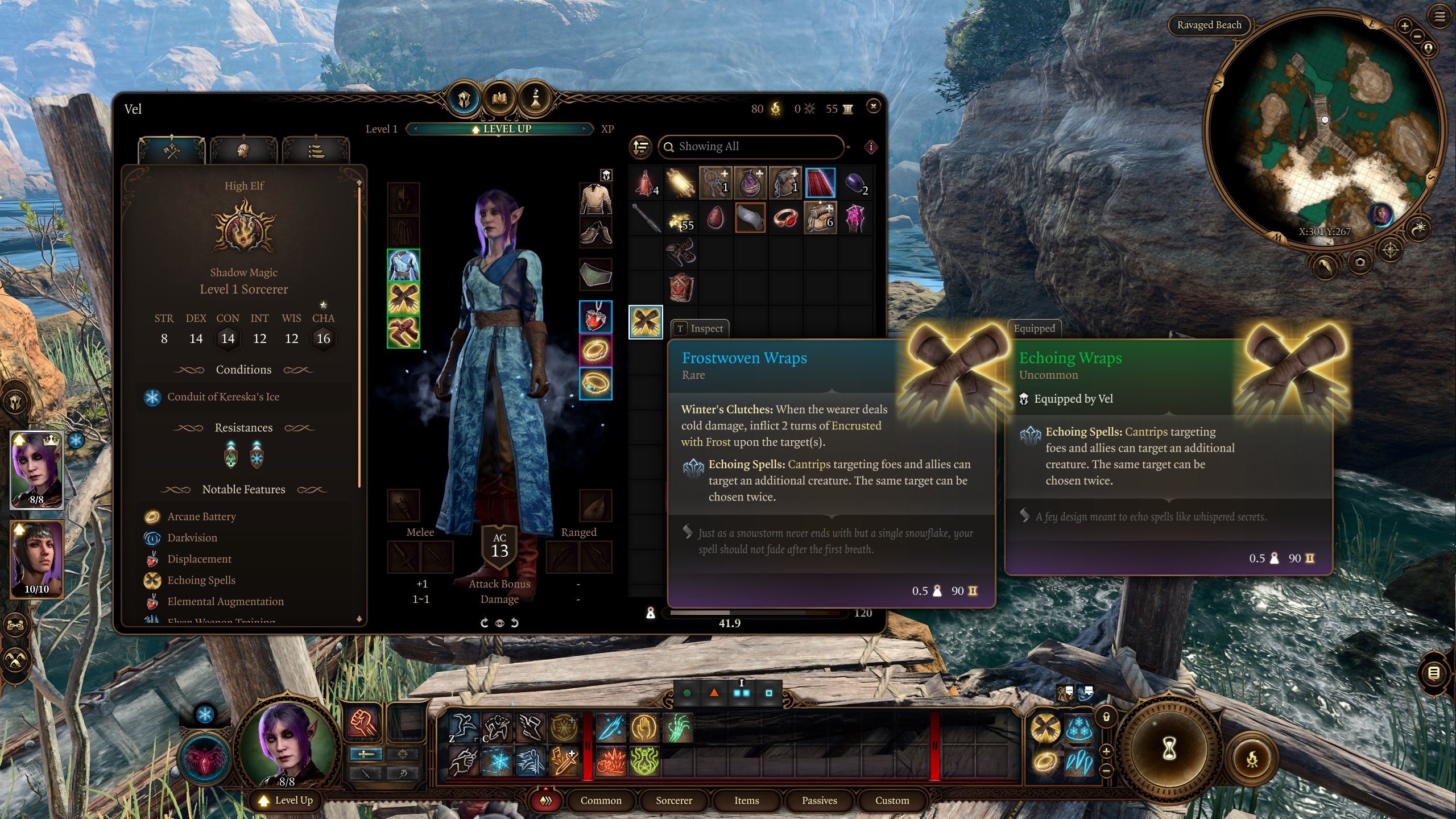Switch to the Items hotbar tab

tap(746, 800)
